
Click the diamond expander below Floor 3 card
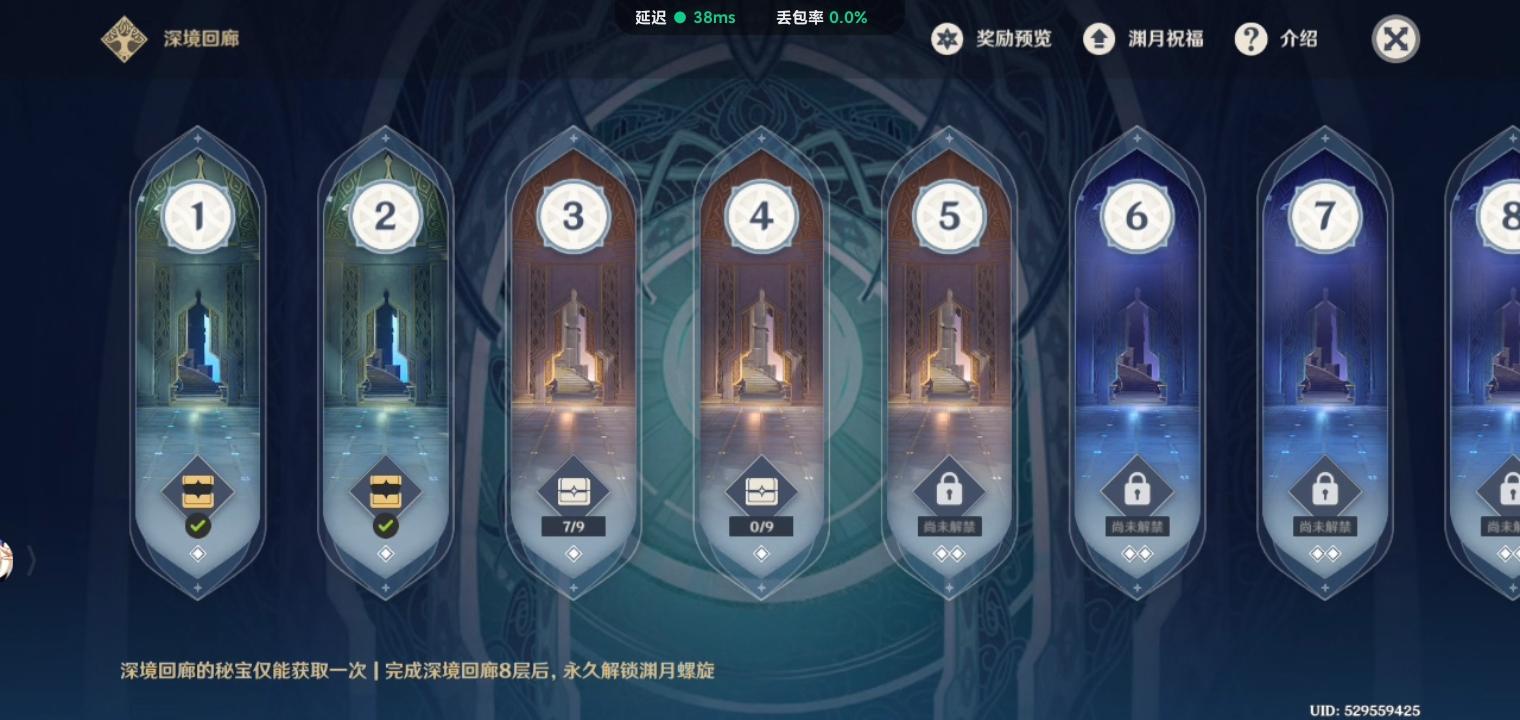573,554
